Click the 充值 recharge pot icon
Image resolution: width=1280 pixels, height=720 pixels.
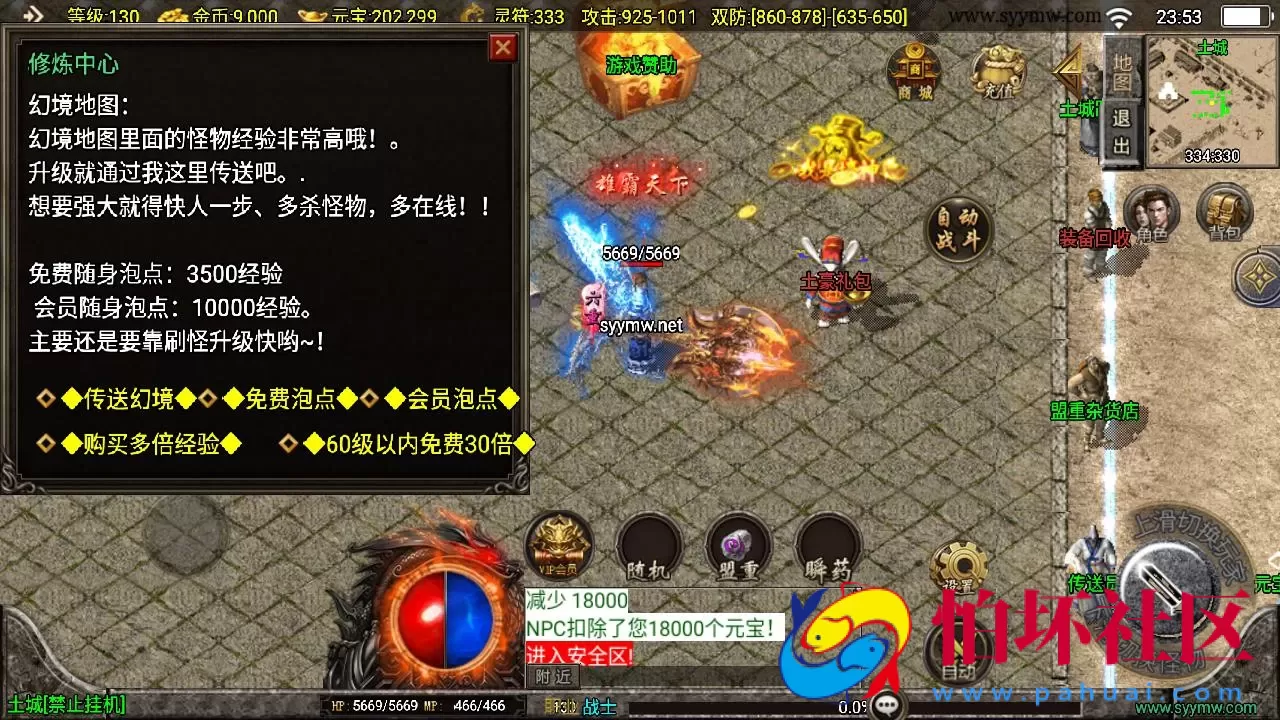point(995,75)
